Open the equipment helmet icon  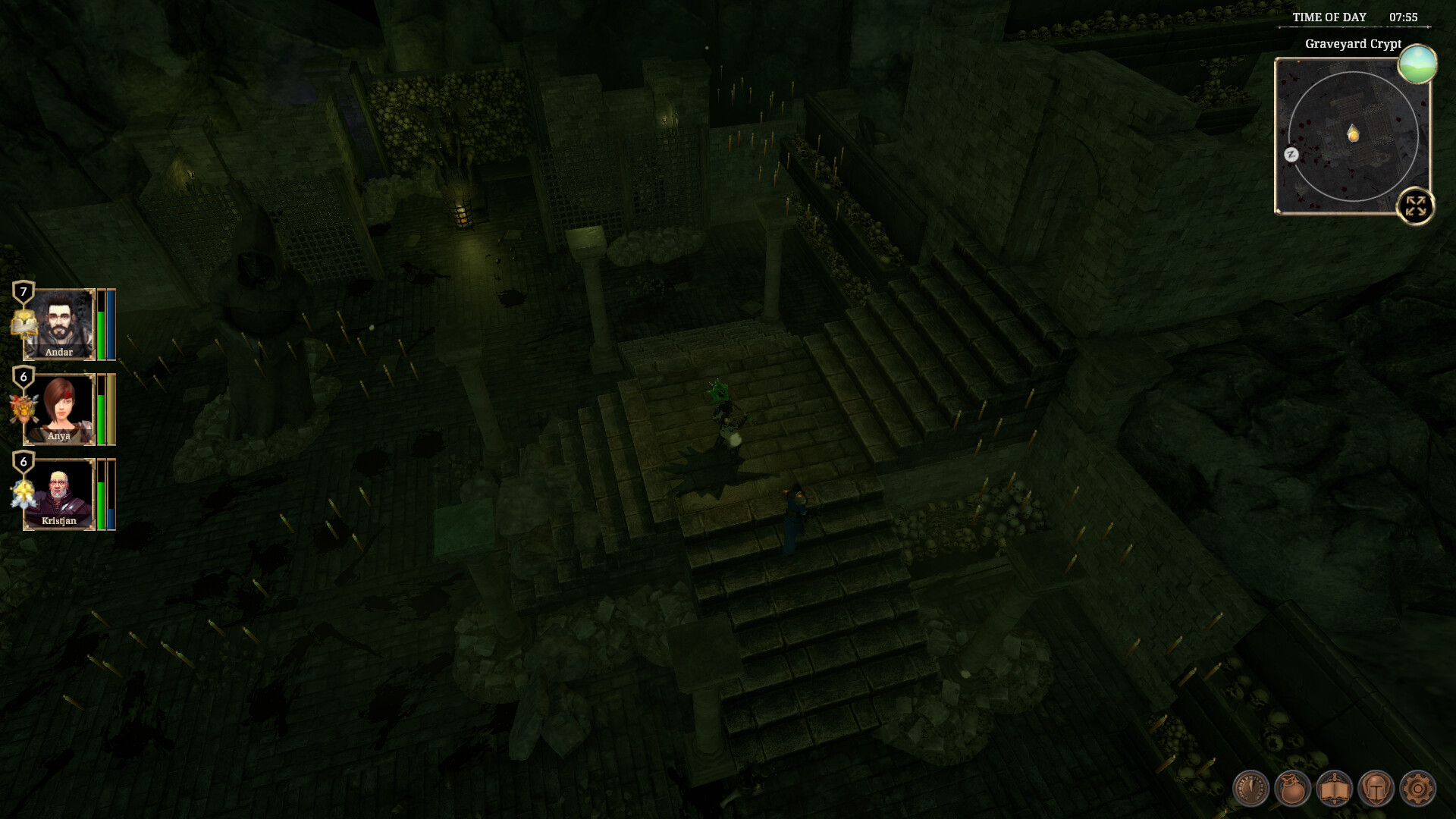[1376, 789]
